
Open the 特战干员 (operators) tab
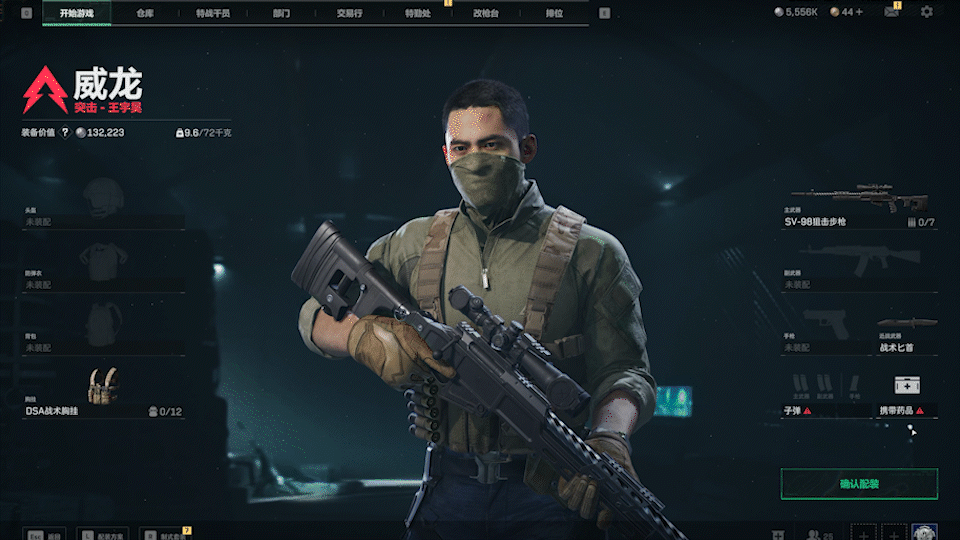click(x=213, y=14)
